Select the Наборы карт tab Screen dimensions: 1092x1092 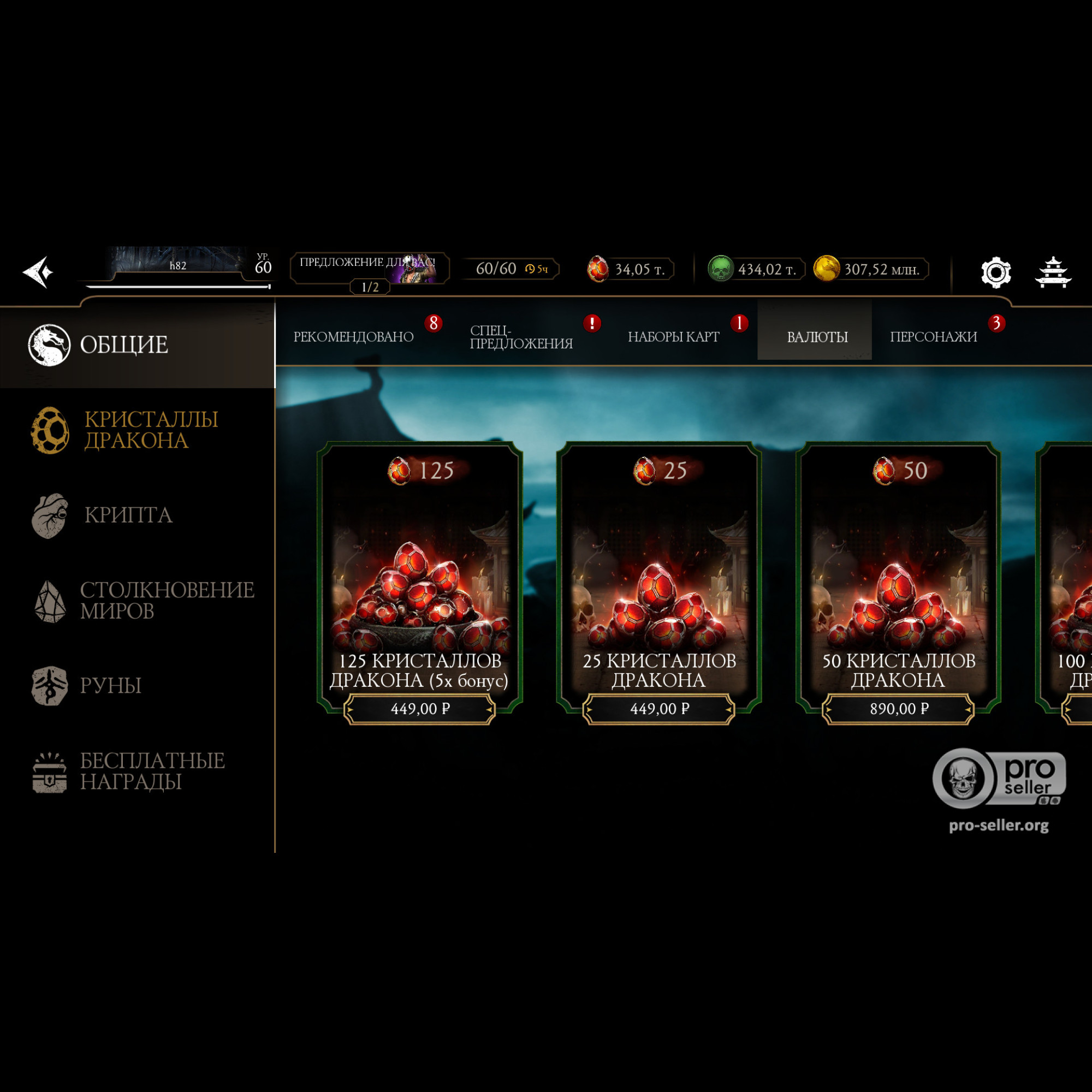[673, 337]
